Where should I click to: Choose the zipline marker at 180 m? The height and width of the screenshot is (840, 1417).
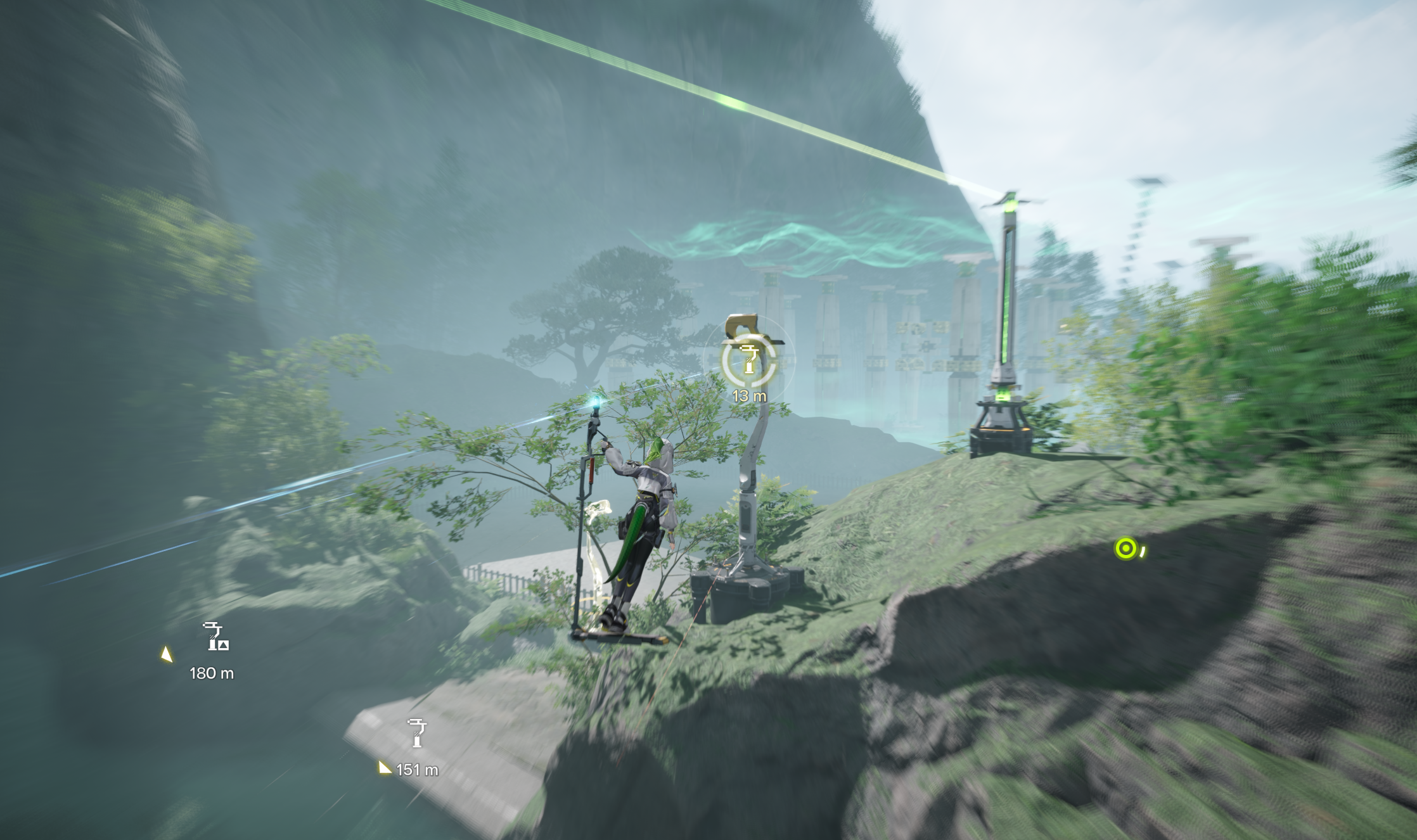[217, 637]
